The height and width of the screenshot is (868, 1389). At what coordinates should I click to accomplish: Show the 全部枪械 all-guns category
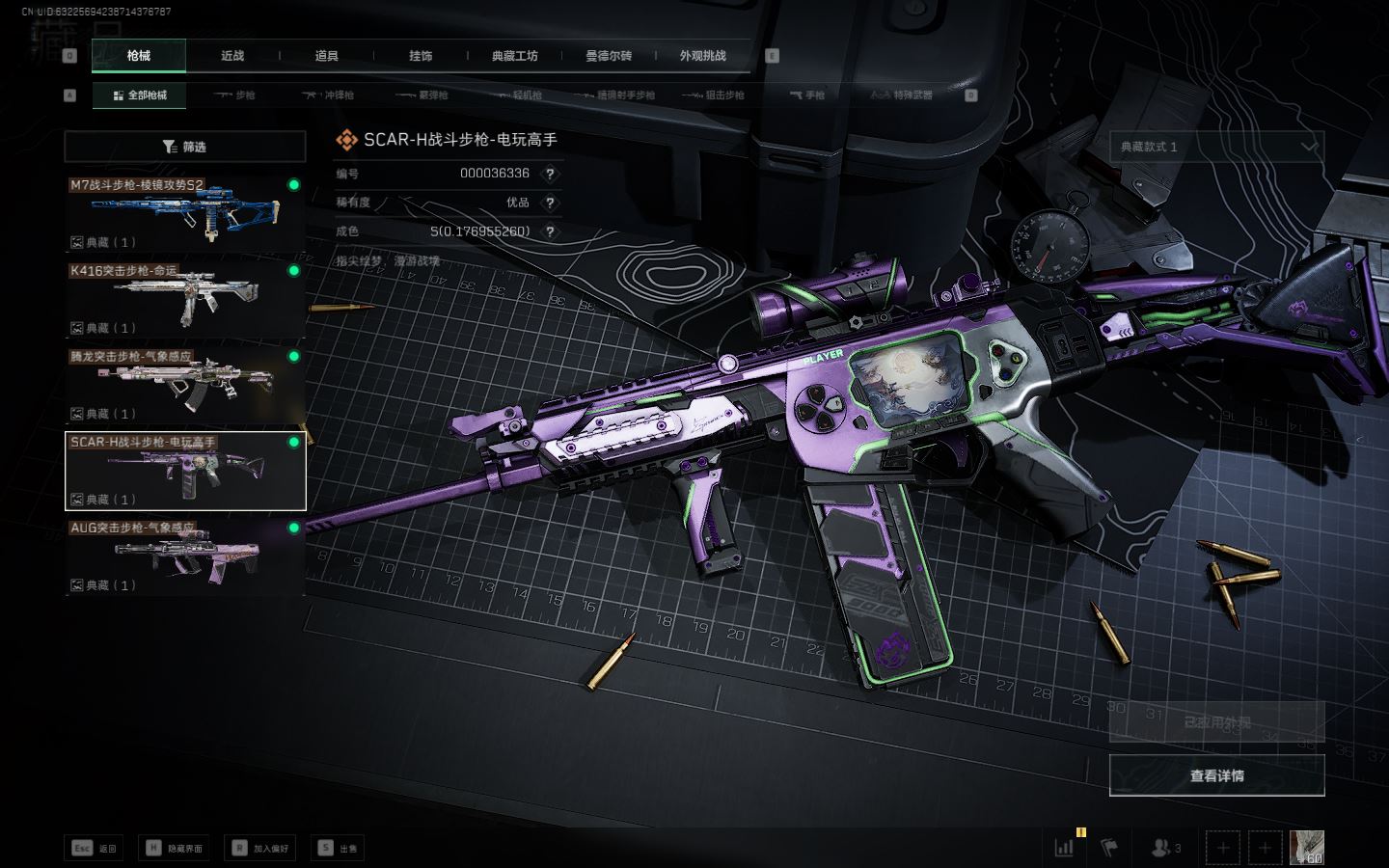point(140,95)
